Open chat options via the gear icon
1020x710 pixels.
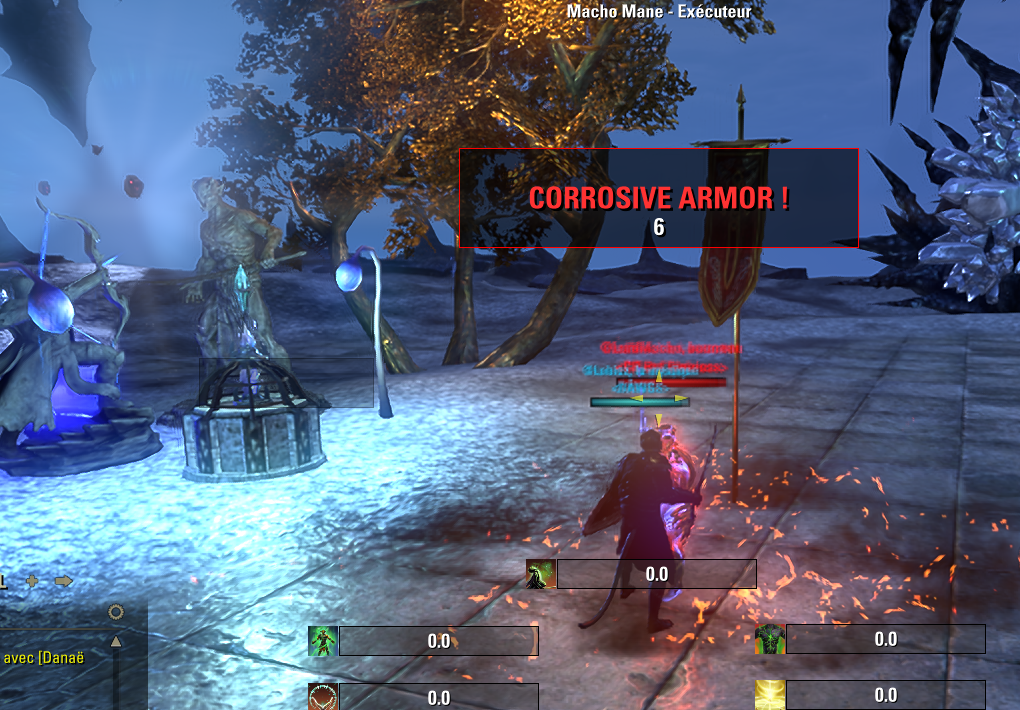point(116,612)
